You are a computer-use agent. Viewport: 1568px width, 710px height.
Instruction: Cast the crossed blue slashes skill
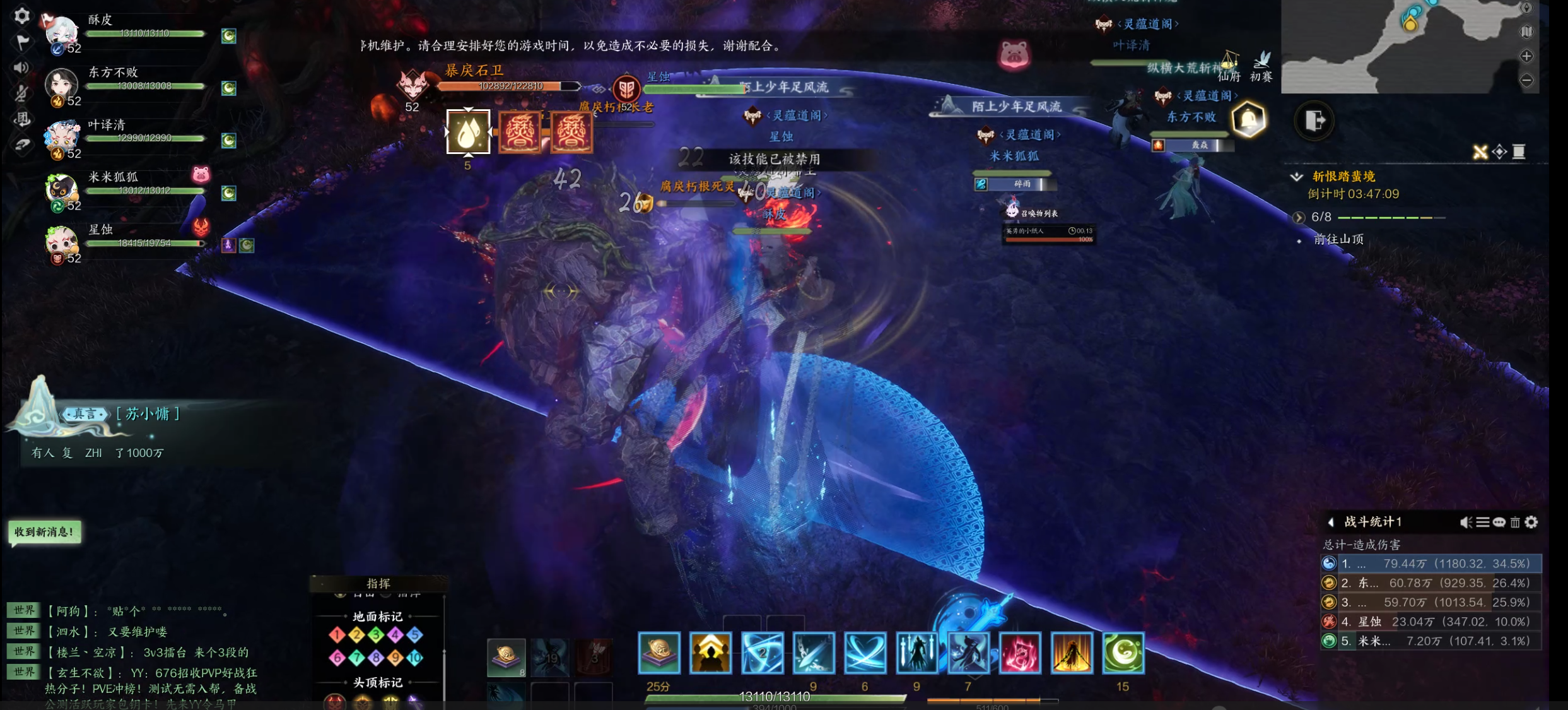pos(865,653)
